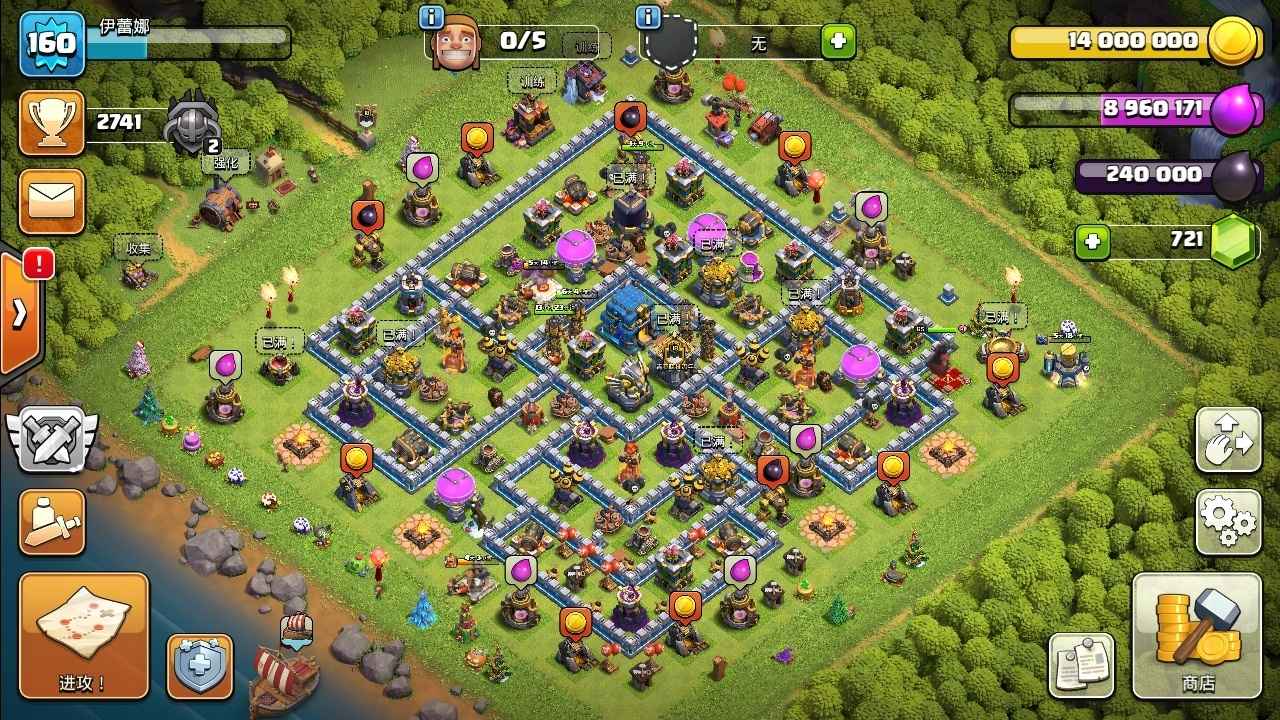Click the green plus to add gems
This screenshot has width=1280, height=720.
(x=1092, y=241)
